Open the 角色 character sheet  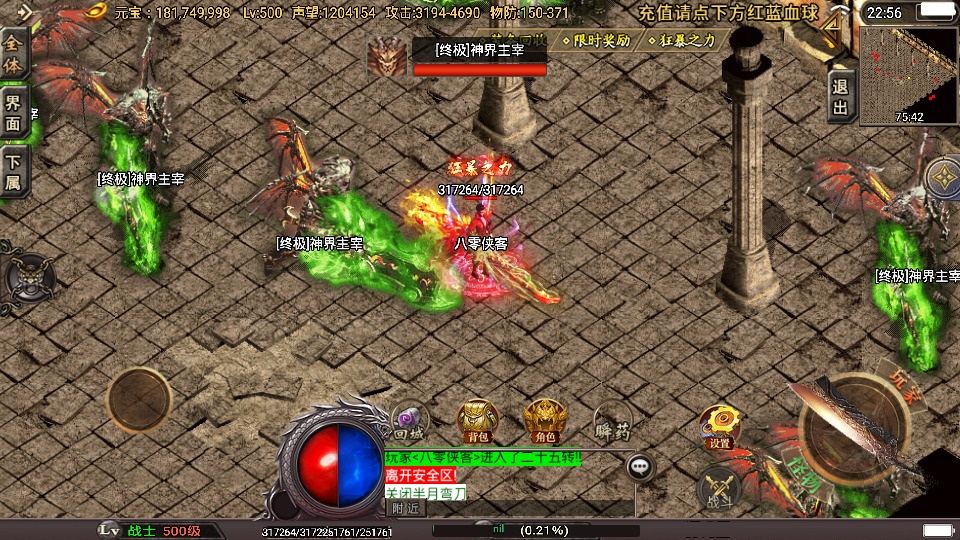[x=544, y=419]
